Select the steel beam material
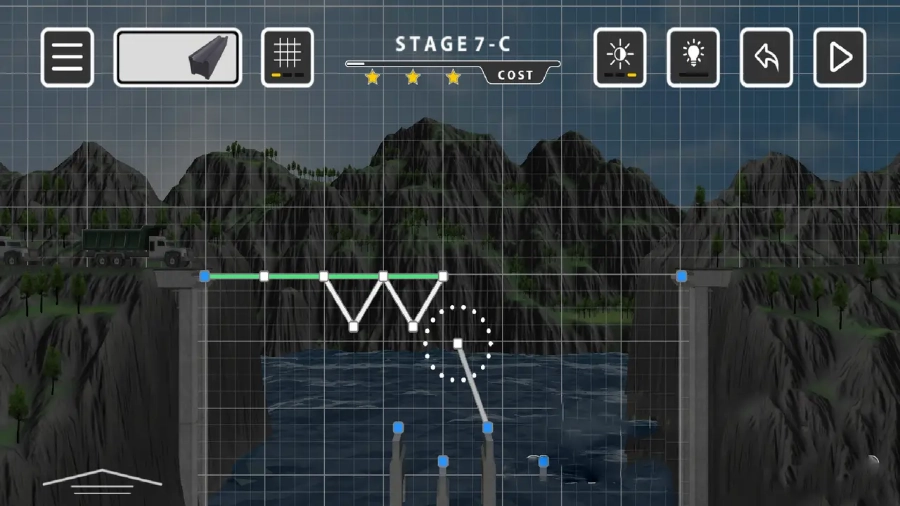The image size is (900, 506). 177,57
